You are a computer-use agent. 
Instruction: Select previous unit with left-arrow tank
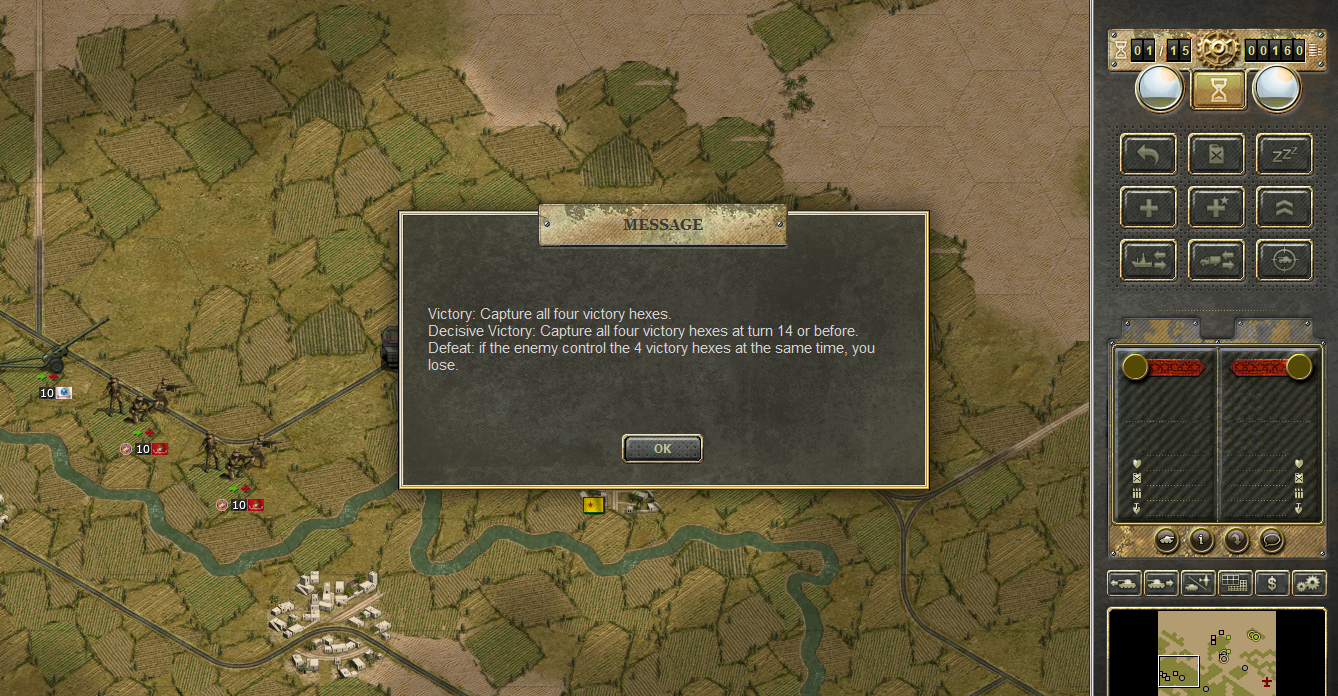(1124, 582)
